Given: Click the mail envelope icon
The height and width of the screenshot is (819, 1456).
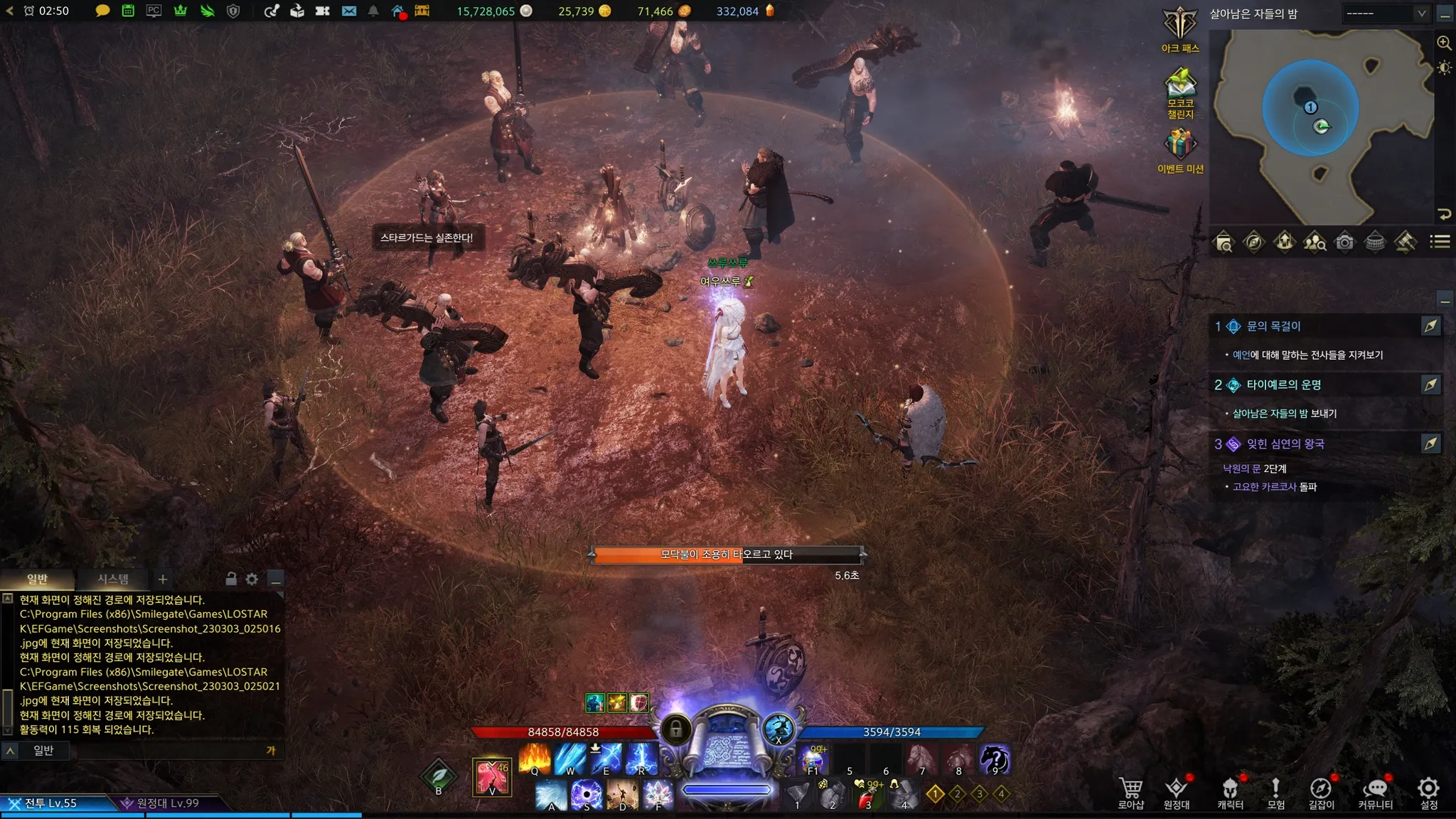Looking at the screenshot, I should pyautogui.click(x=349, y=11).
